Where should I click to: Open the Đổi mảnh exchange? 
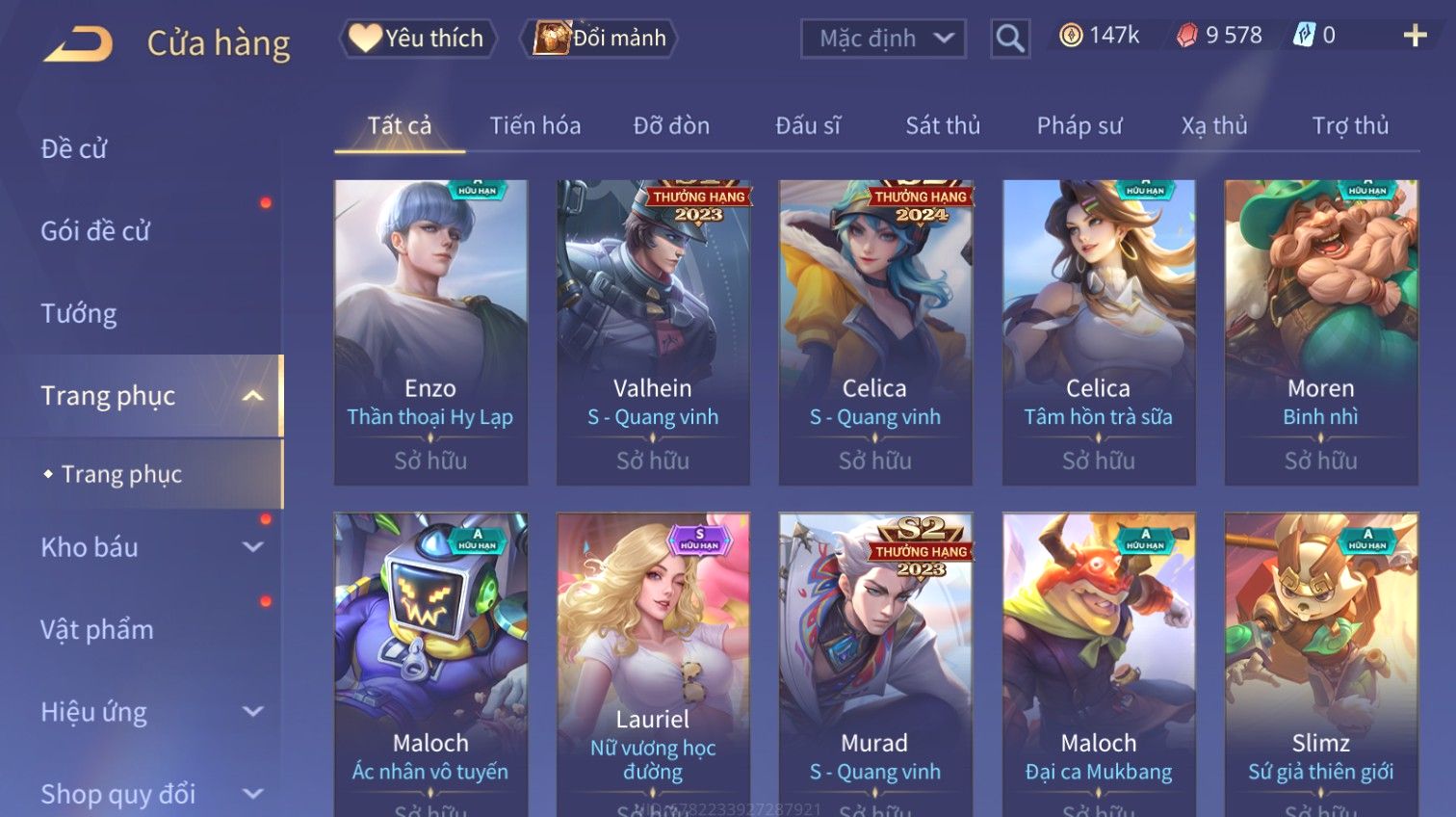pos(599,39)
